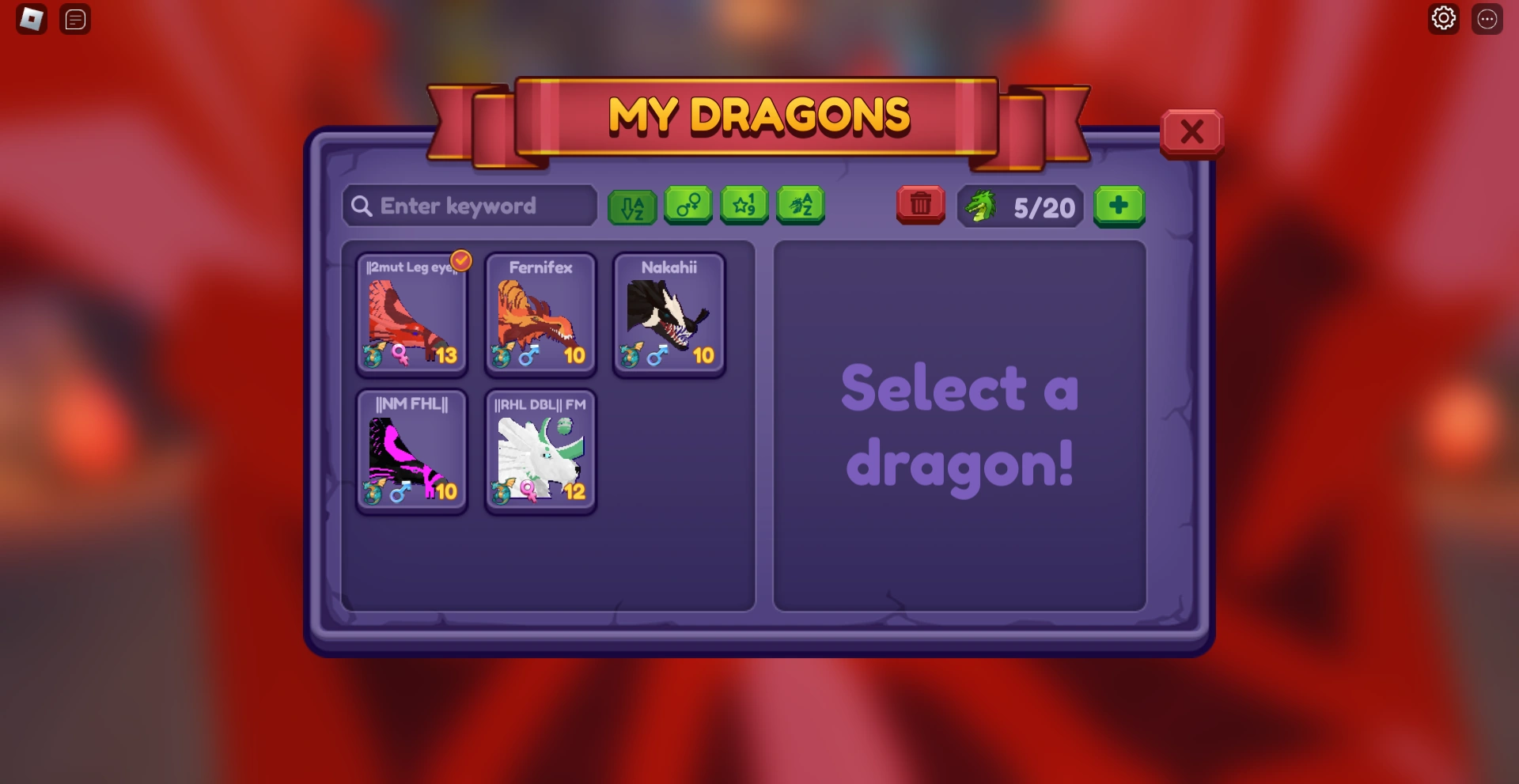The image size is (1519, 784).
Task: Open the Roblox settings gear
Action: point(1444,18)
